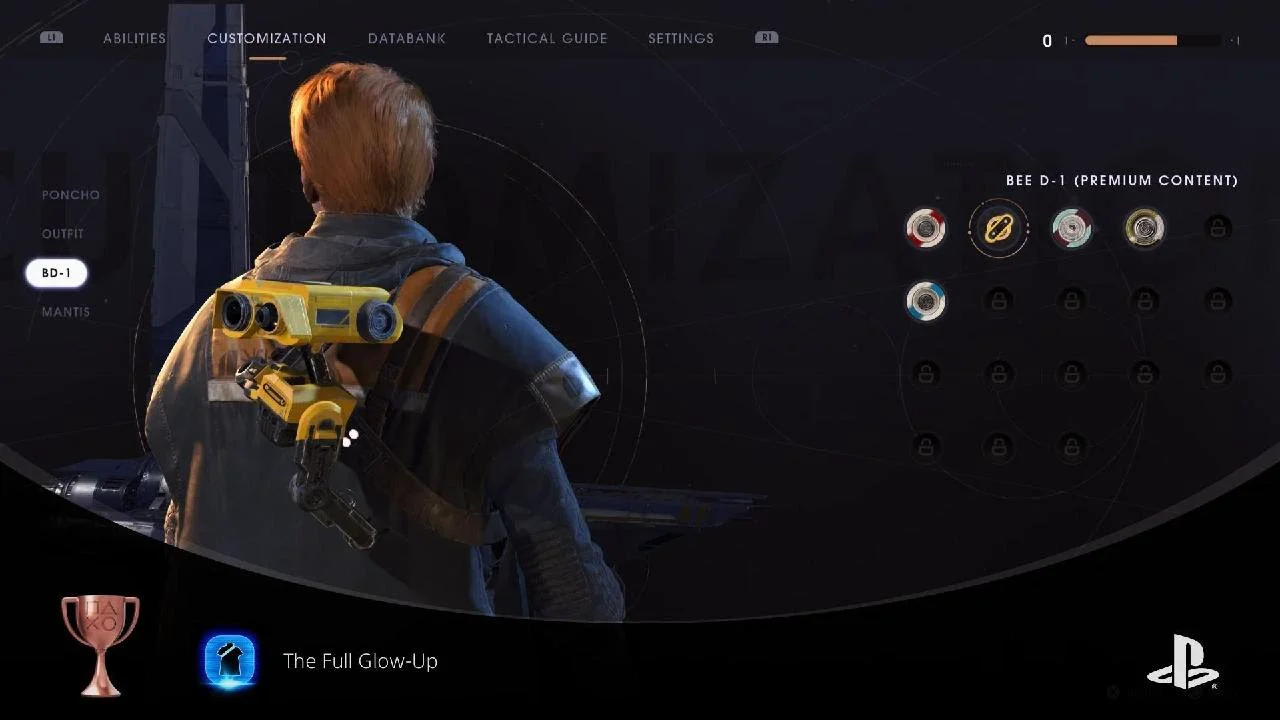The image size is (1280, 720).
Task: Switch to the Customization tab
Action: click(x=266, y=38)
